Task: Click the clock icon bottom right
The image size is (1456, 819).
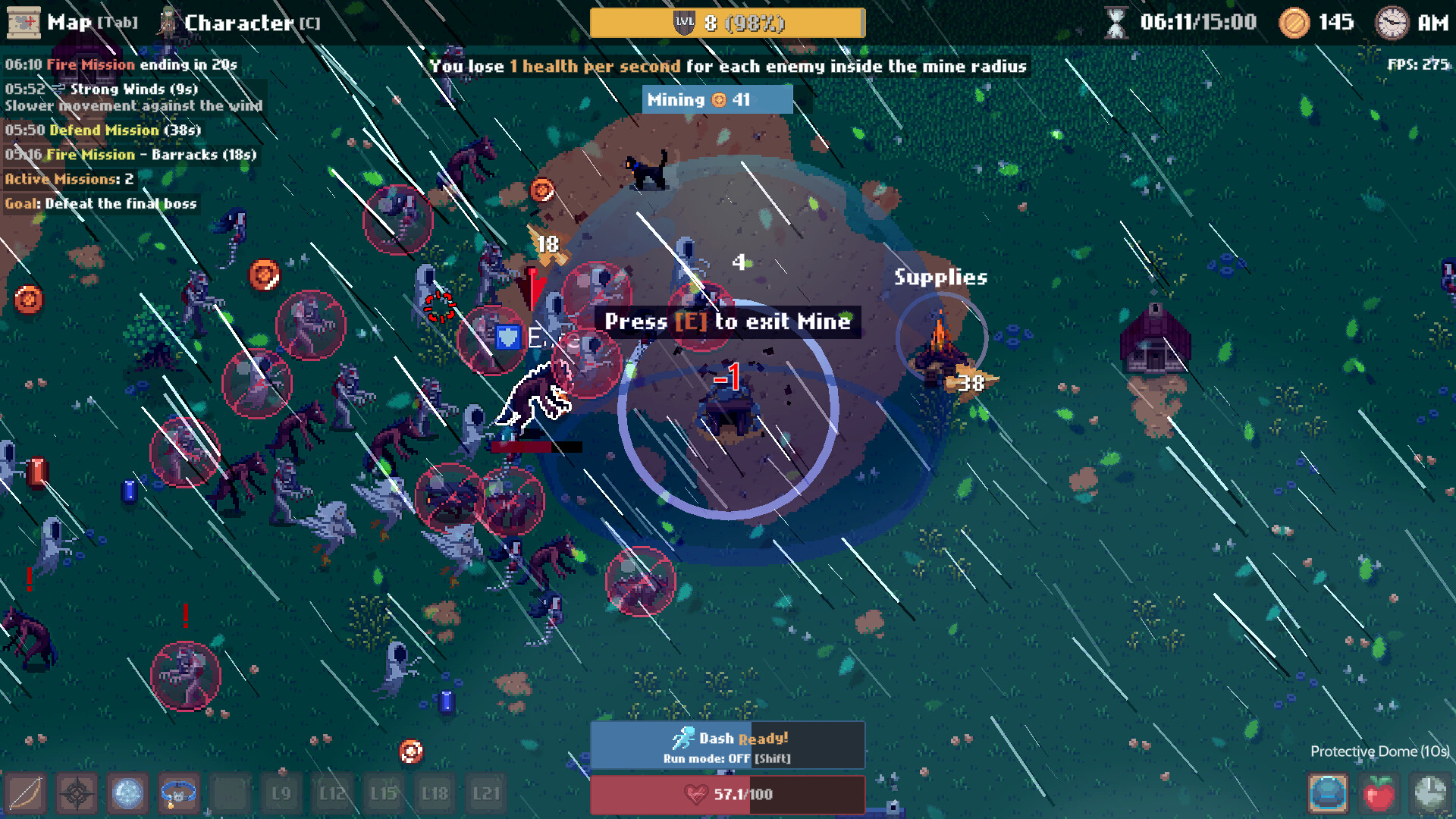Action: coord(1430,792)
